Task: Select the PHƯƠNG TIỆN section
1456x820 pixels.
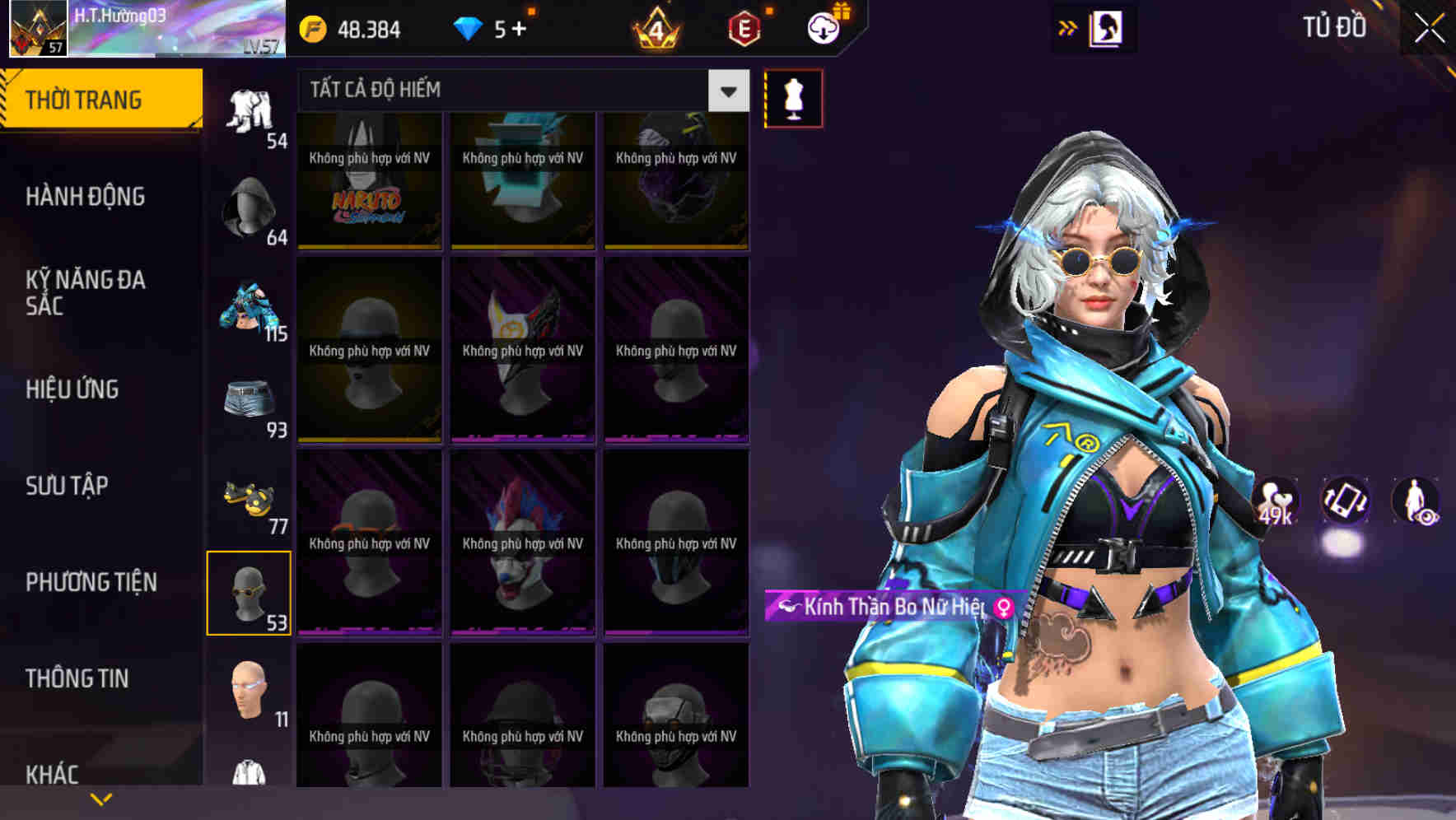Action: (91, 581)
